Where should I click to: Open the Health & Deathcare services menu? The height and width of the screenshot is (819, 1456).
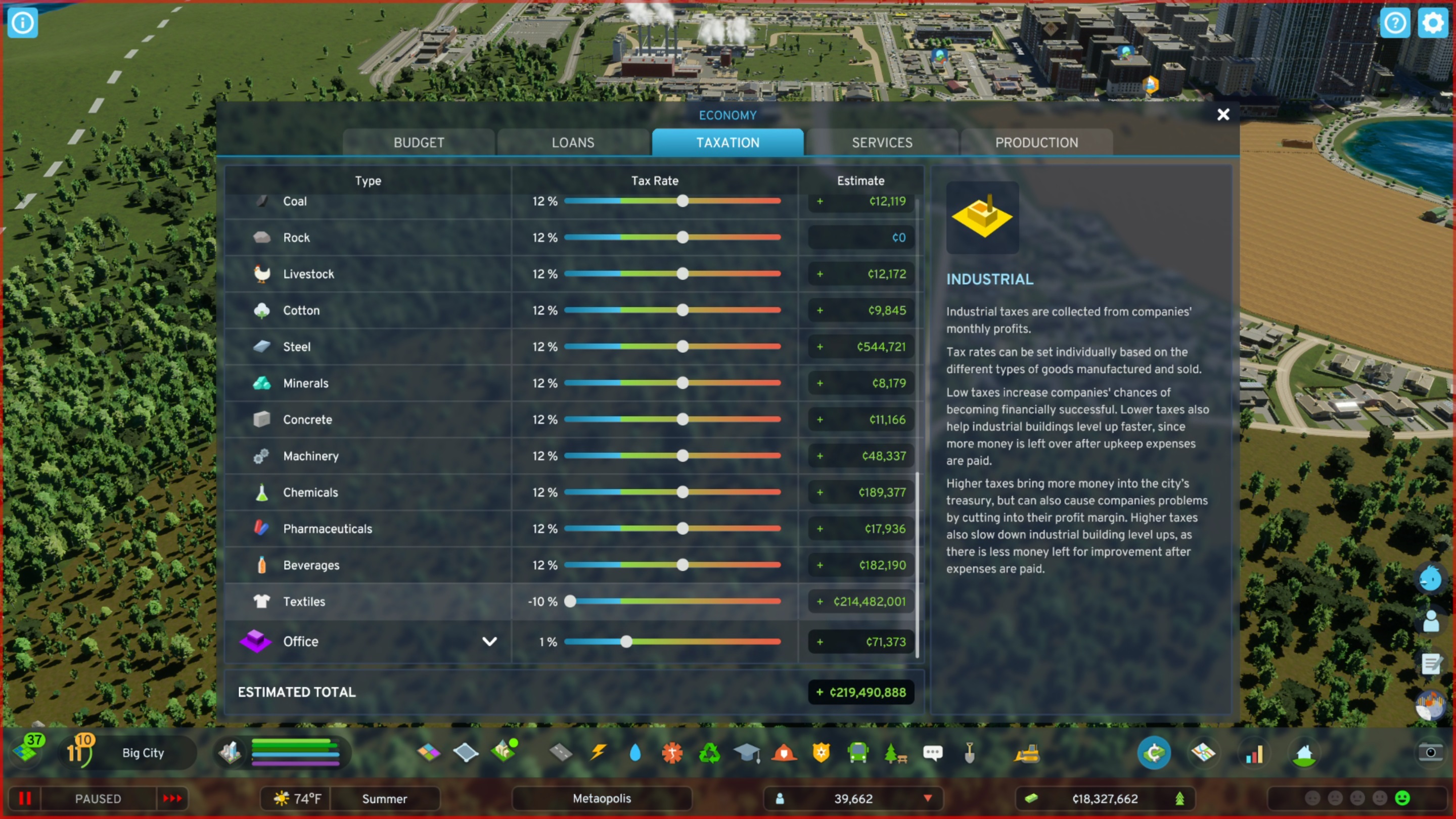coord(672,753)
